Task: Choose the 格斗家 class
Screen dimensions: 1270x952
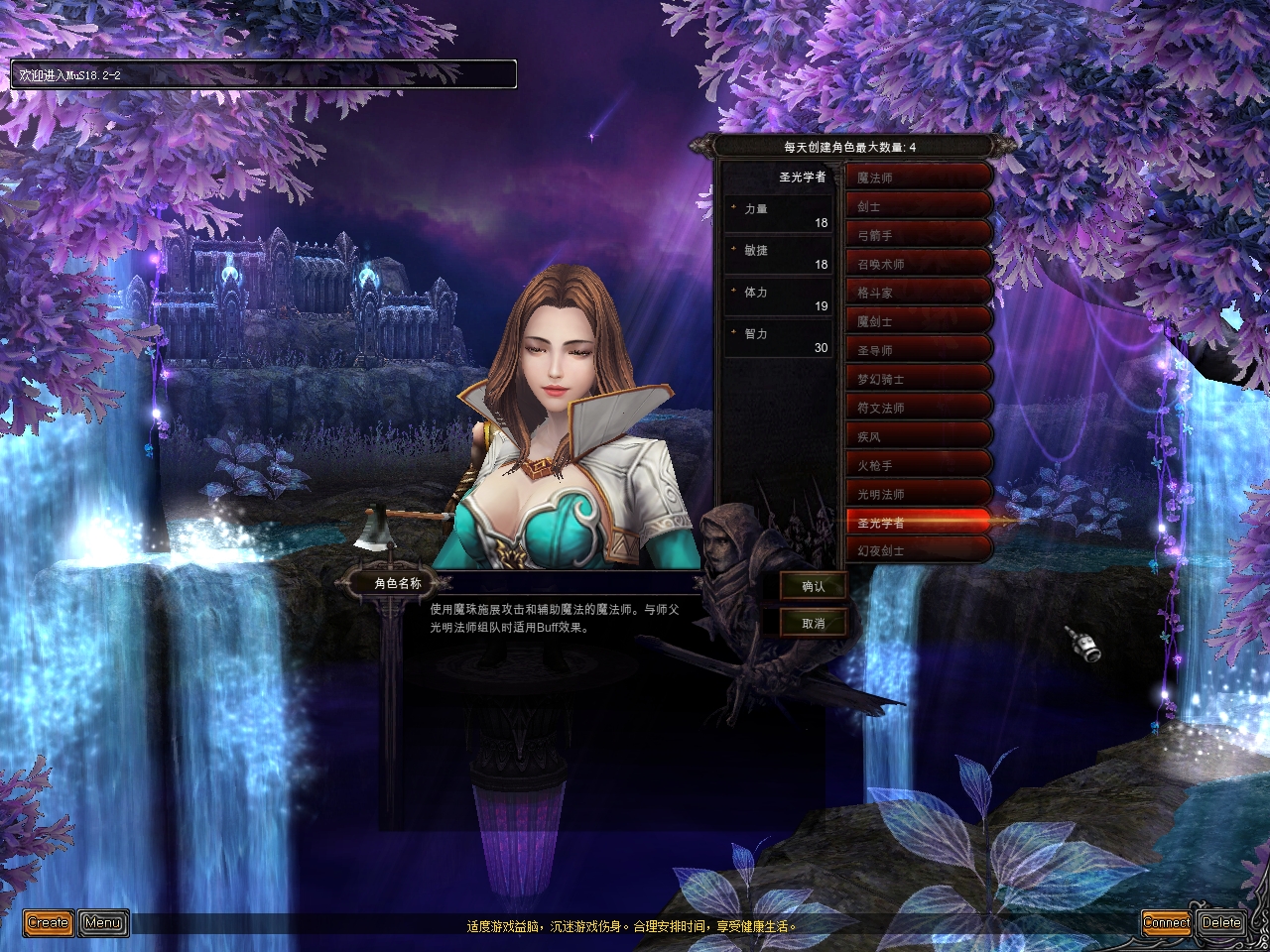Action: click(x=919, y=293)
